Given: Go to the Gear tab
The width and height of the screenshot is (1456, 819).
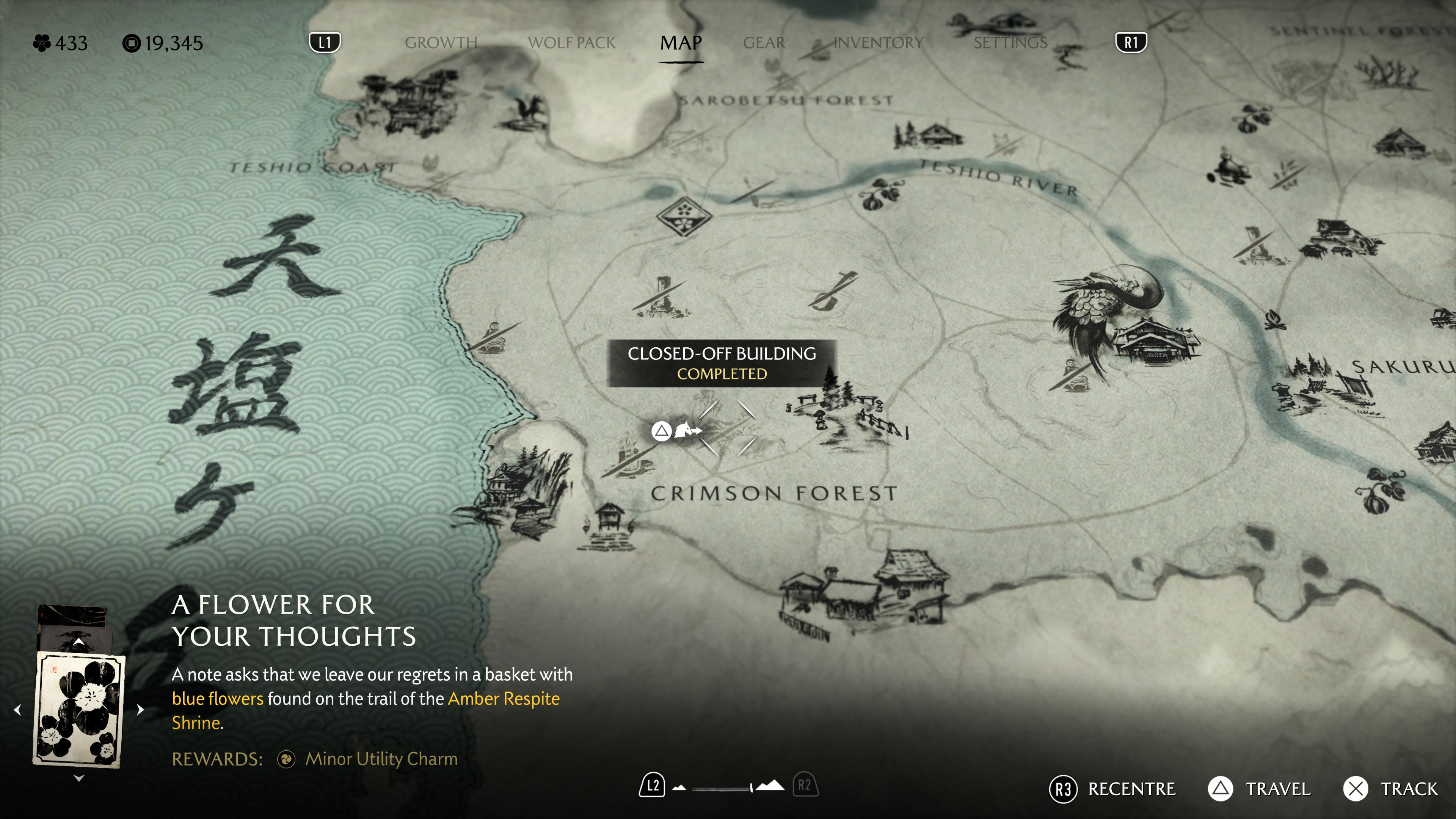Looking at the screenshot, I should [764, 43].
